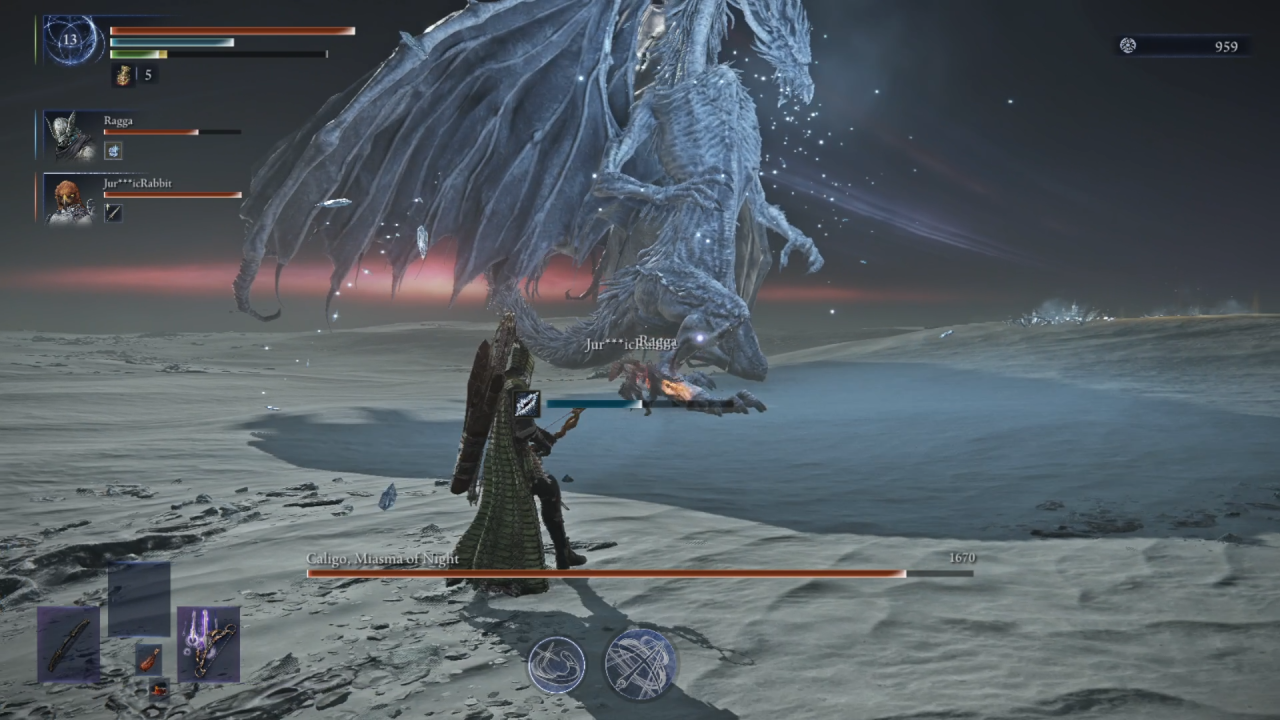Image resolution: width=1280 pixels, height=720 pixels.
Task: Use the orange pouch consumable item
Action: pos(148,657)
